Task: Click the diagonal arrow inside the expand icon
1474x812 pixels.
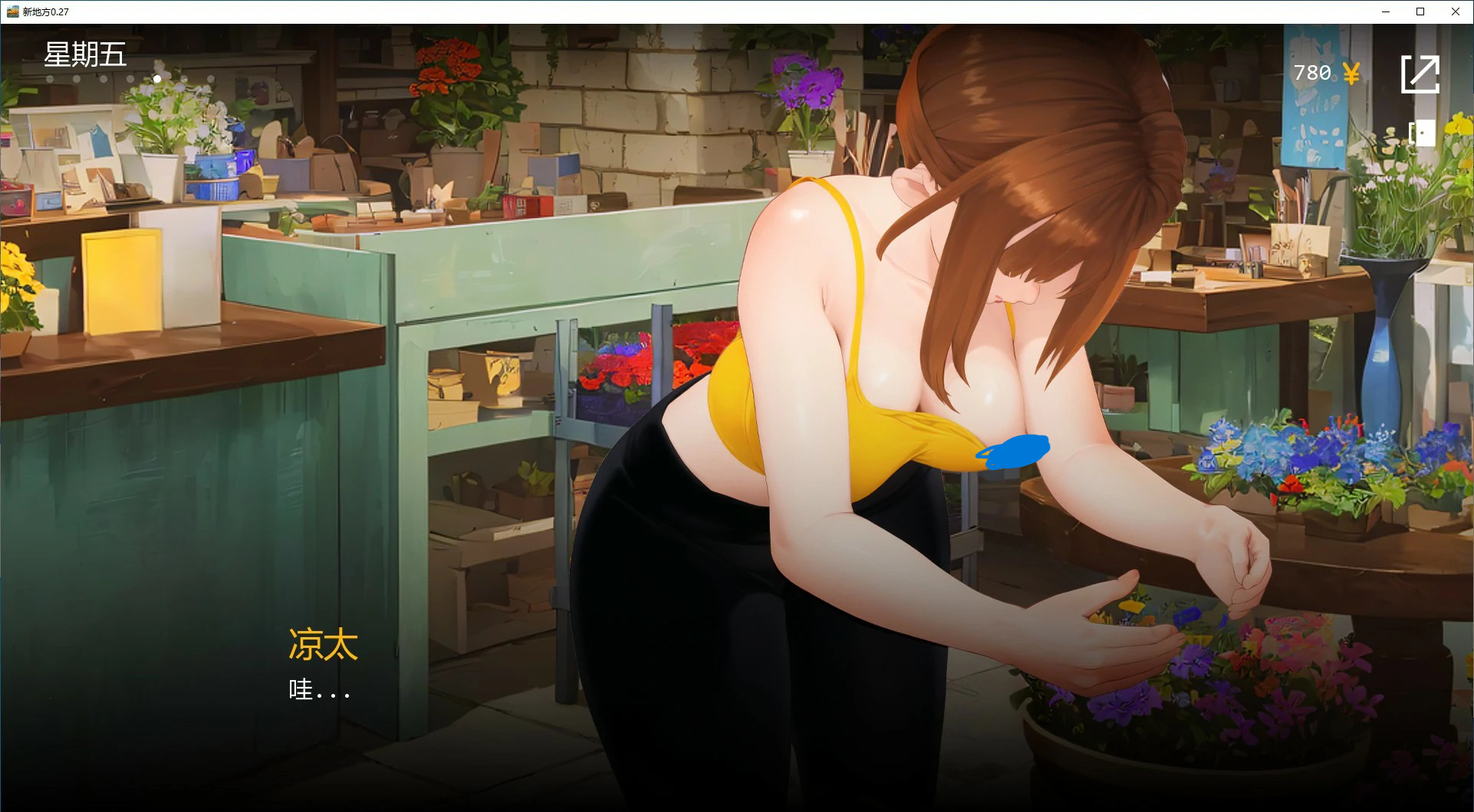Action: click(1426, 69)
